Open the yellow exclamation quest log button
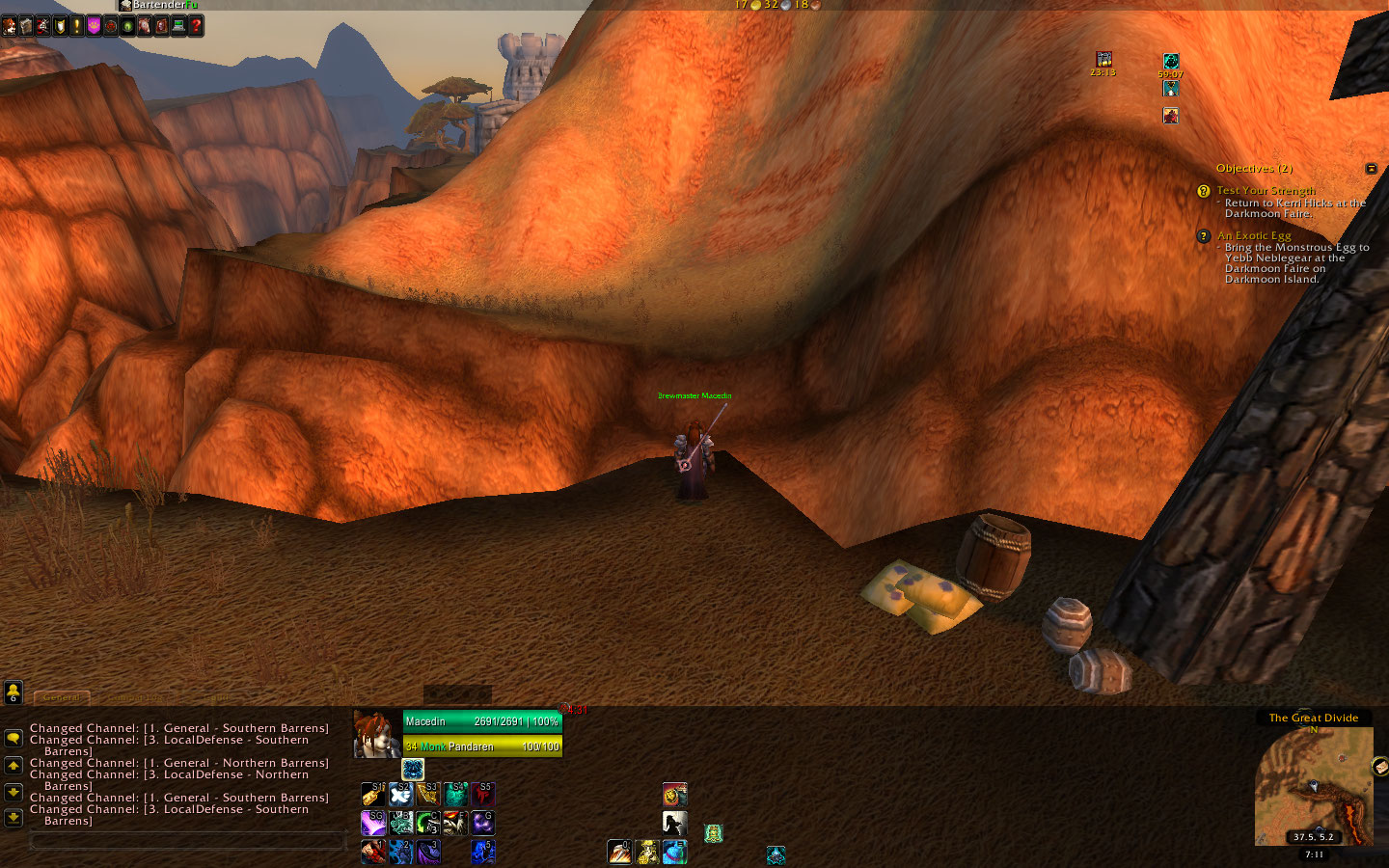The width and height of the screenshot is (1389, 868). 77,26
